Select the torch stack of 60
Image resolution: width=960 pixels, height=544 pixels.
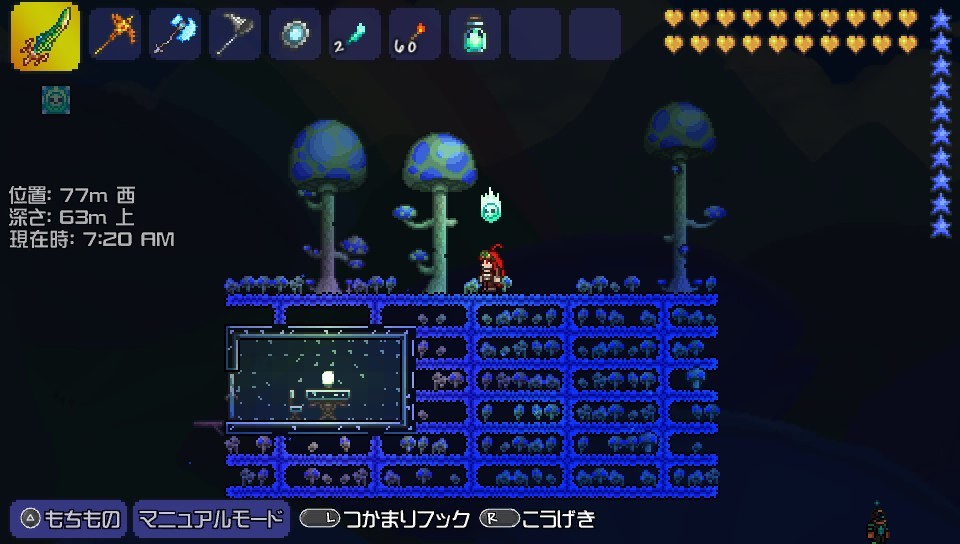tap(415, 35)
